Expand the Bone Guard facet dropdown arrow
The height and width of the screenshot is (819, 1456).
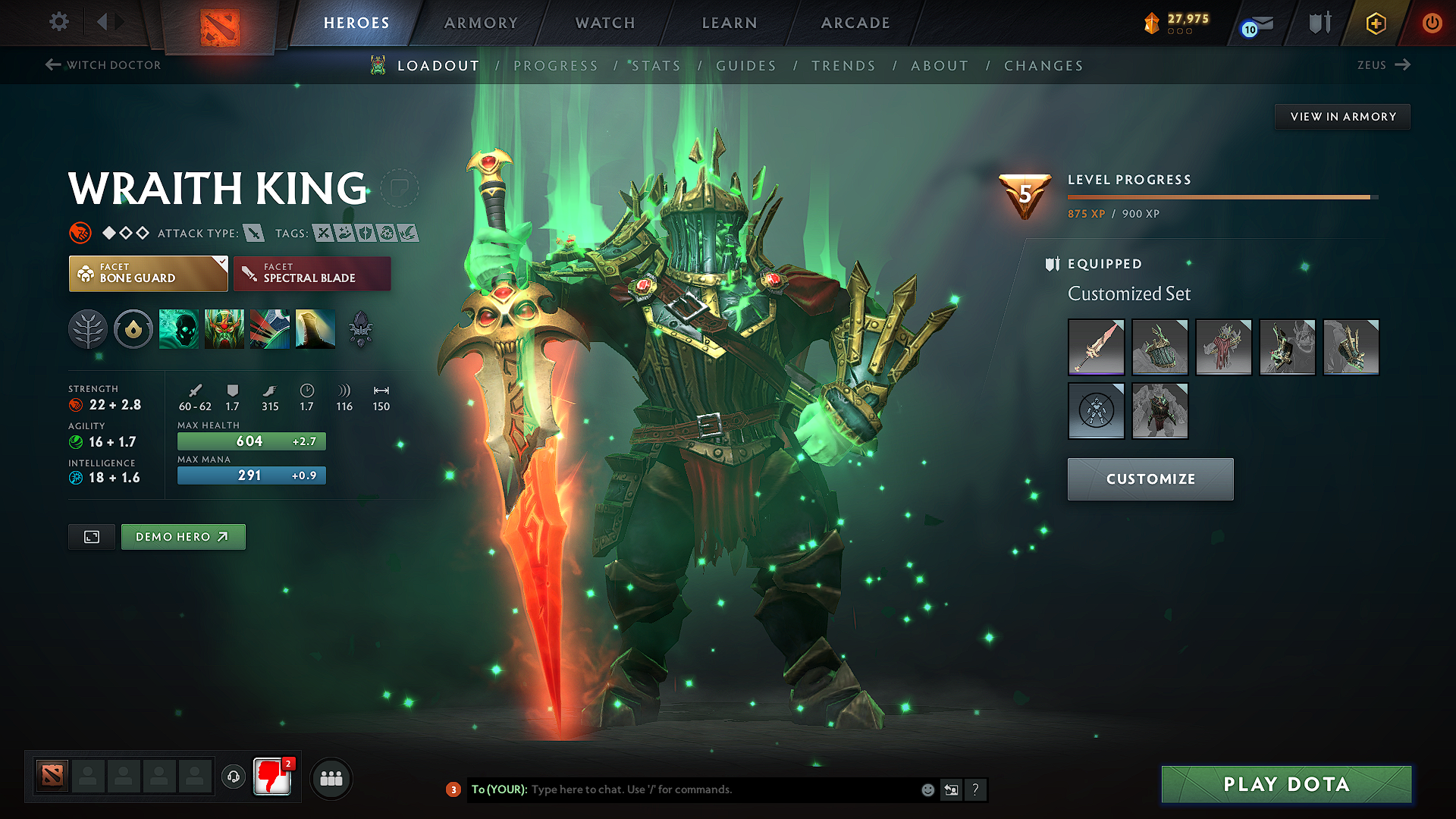coord(221,263)
